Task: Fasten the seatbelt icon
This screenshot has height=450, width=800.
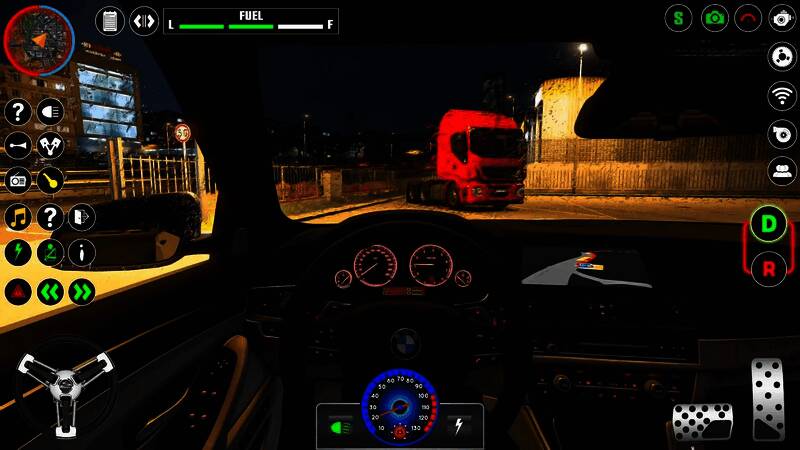Action: [x=51, y=252]
